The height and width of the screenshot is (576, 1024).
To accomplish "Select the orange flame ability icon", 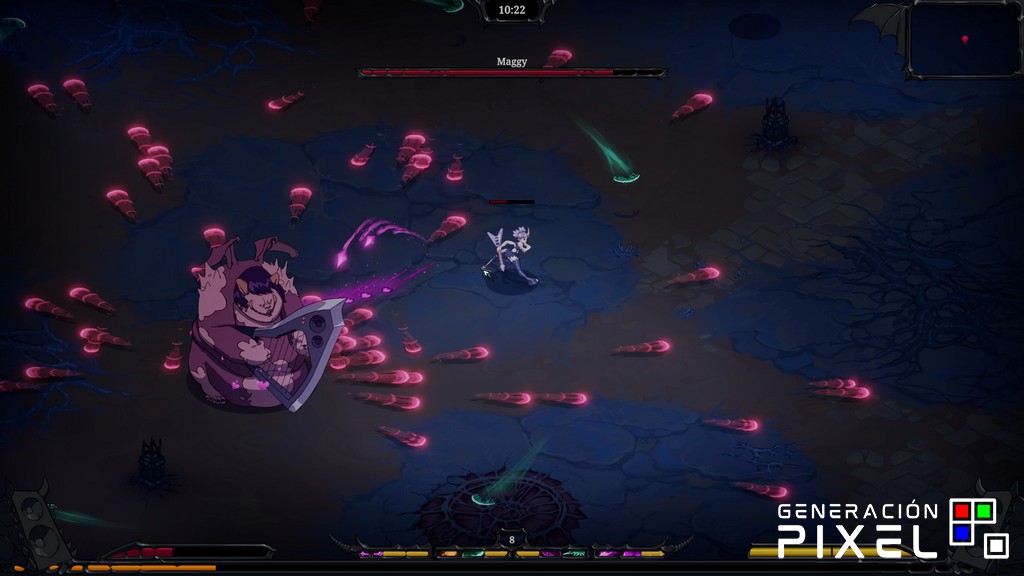I will pos(447,553).
